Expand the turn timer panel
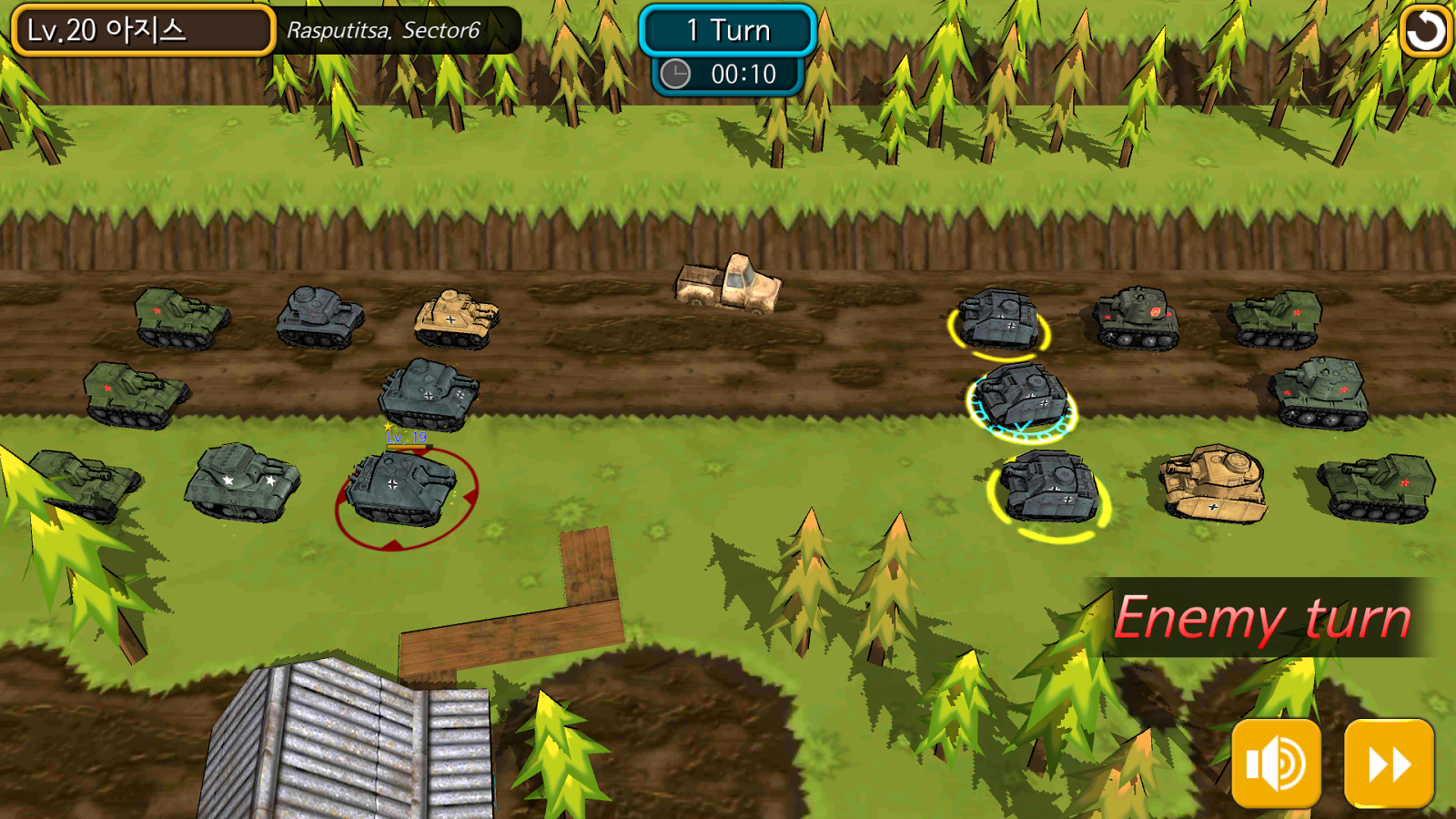This screenshot has width=1456, height=819. click(x=728, y=75)
